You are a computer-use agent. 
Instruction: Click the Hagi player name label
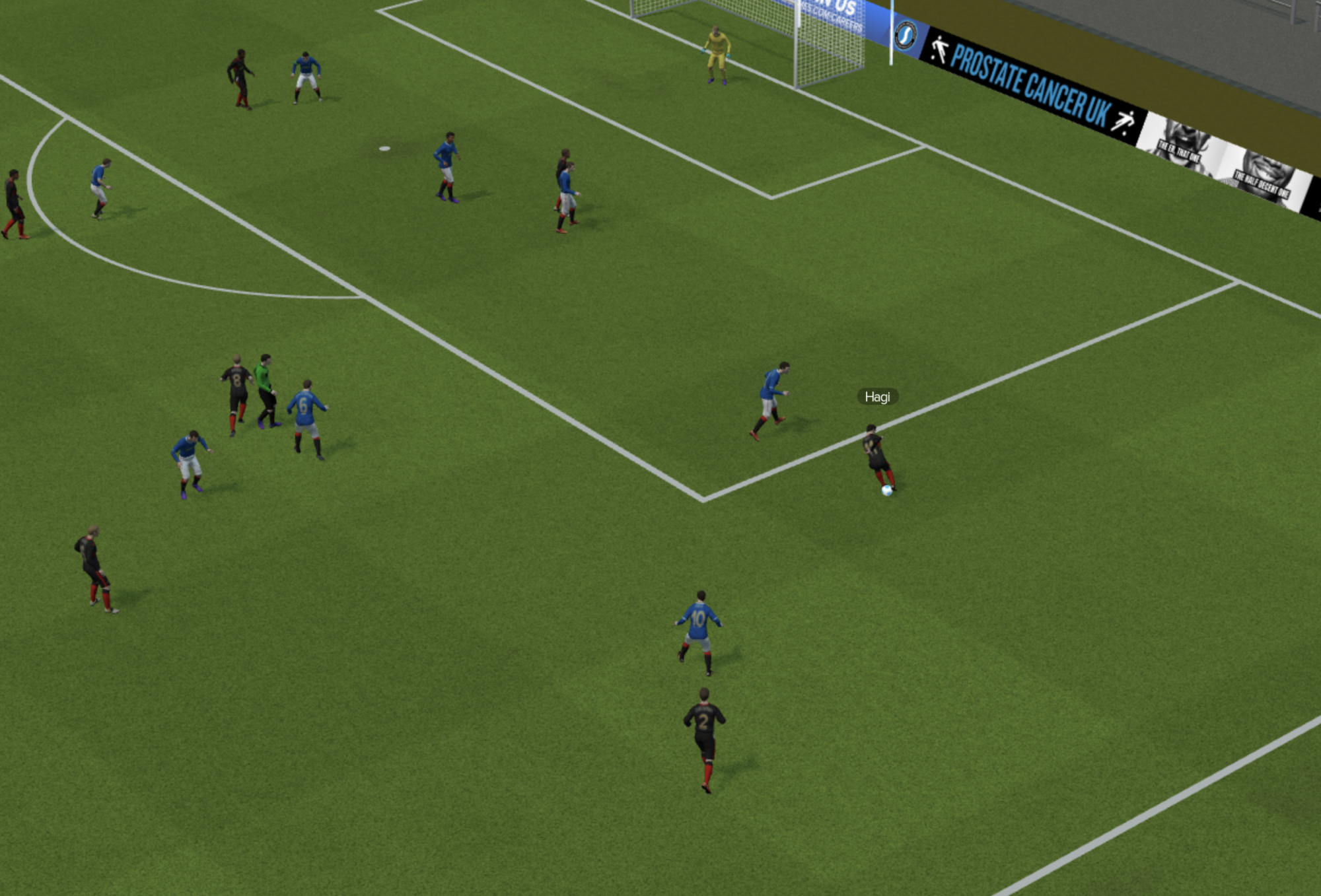tap(877, 397)
